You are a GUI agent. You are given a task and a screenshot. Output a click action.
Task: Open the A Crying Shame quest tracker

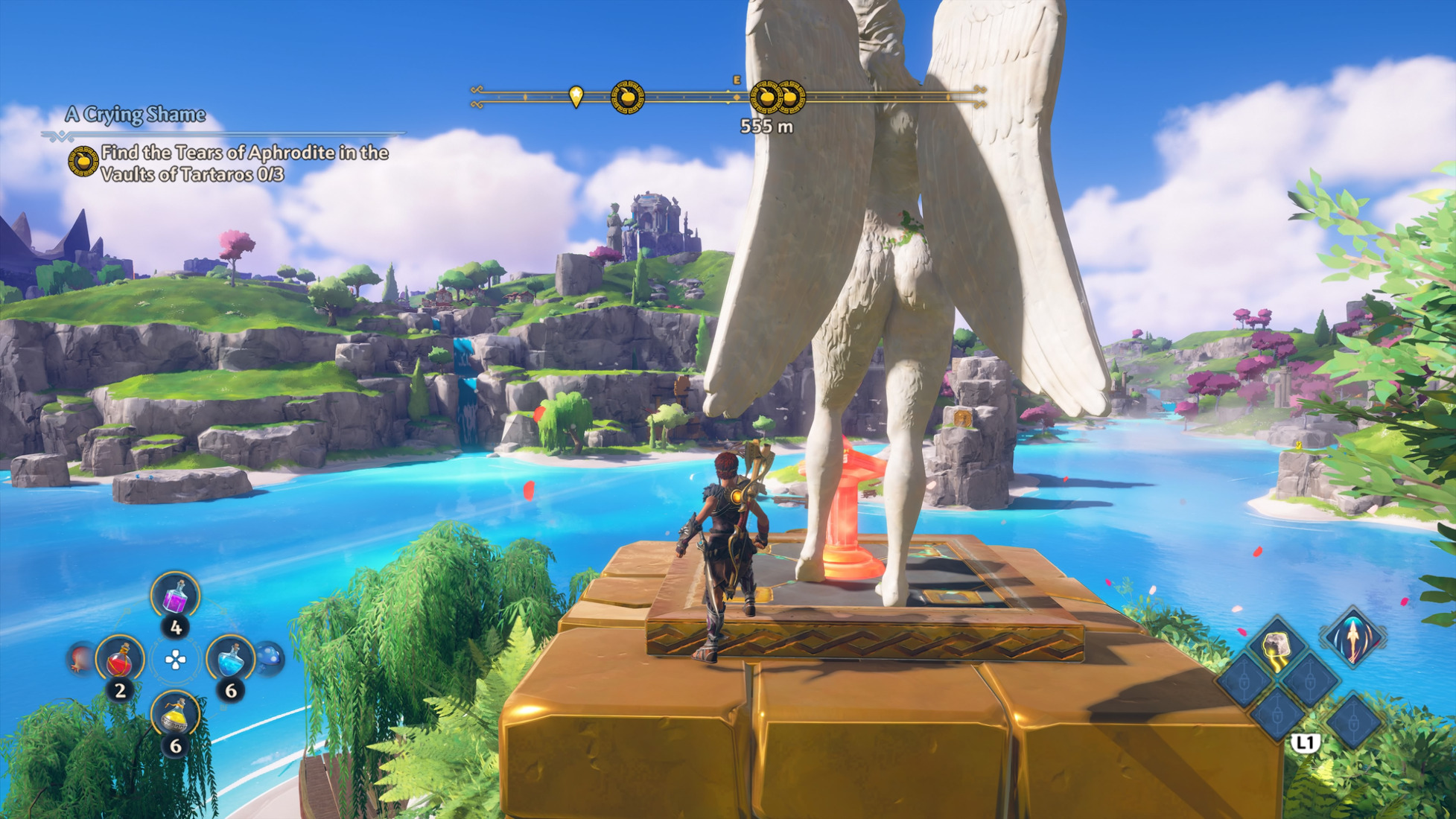[x=135, y=115]
